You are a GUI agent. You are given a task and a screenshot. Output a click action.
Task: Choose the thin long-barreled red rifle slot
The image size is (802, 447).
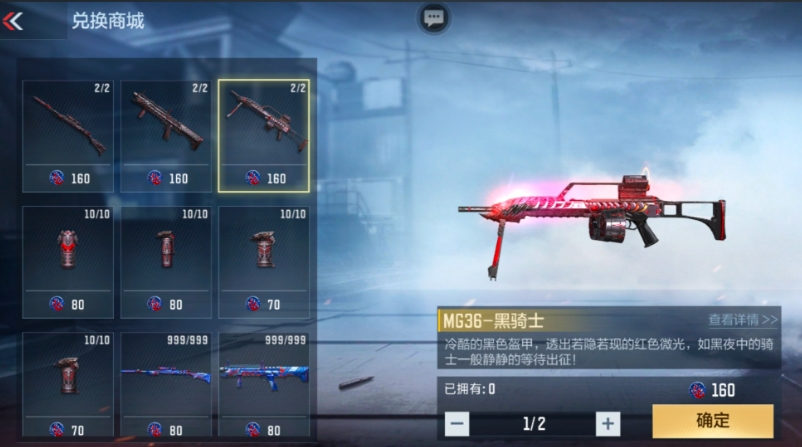tap(68, 135)
